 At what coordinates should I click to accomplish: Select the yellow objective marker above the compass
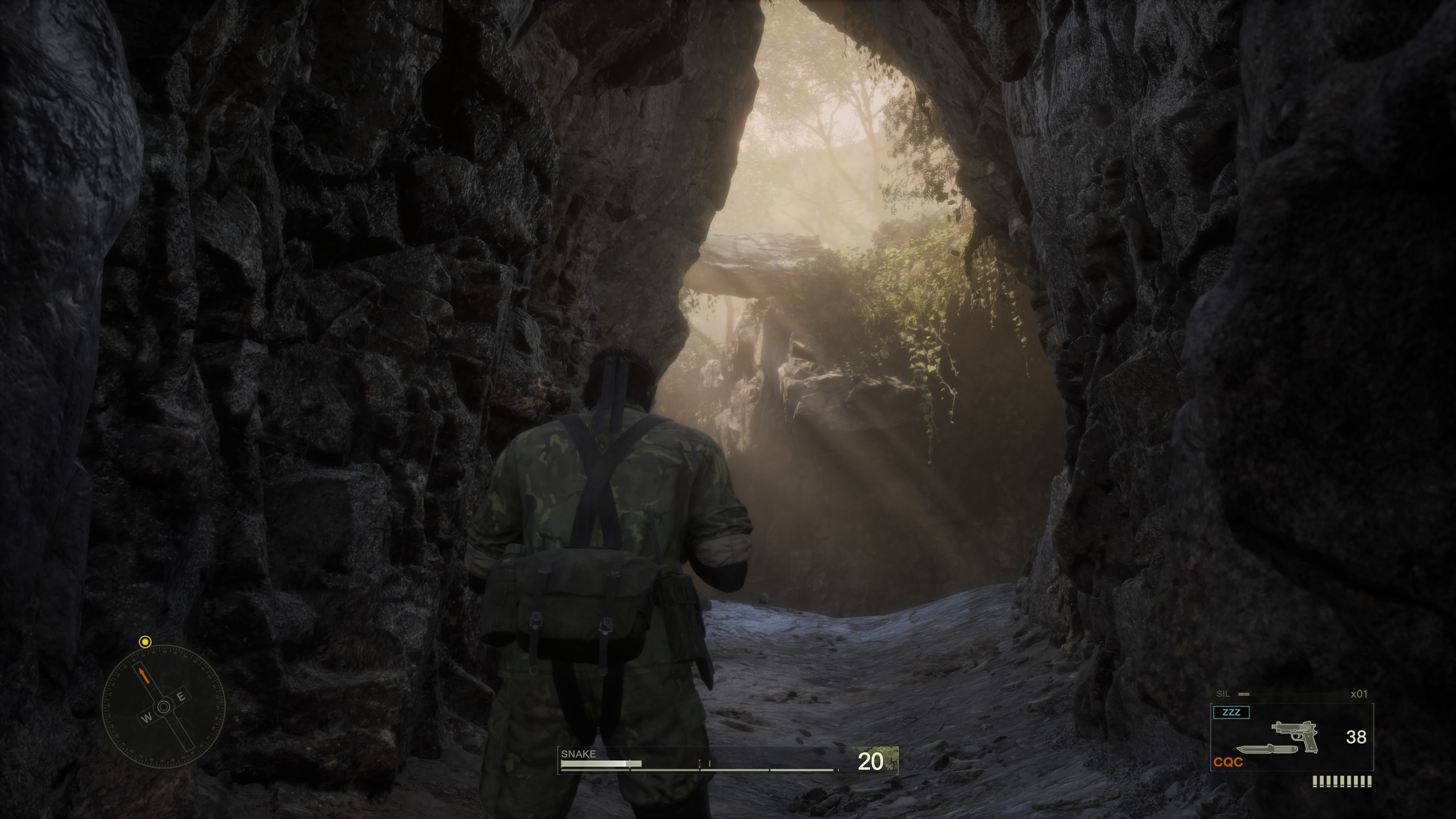click(145, 642)
